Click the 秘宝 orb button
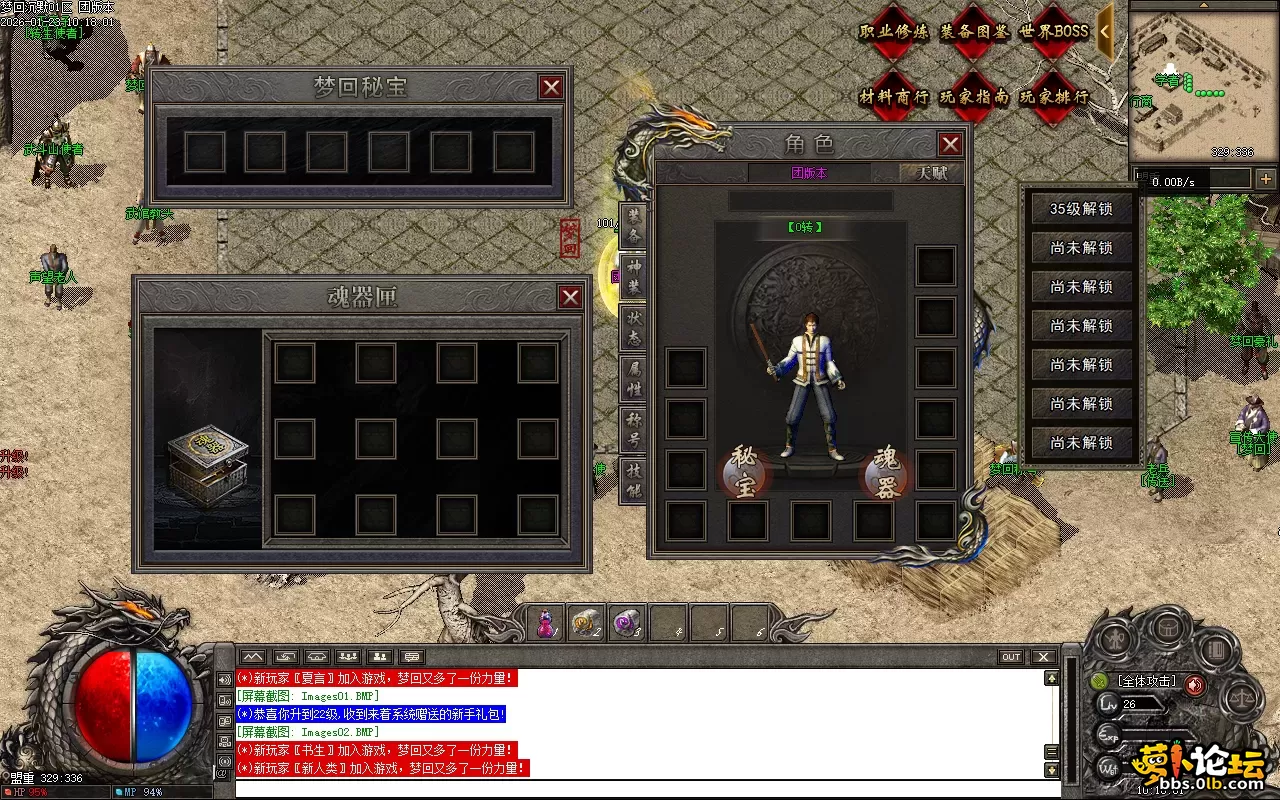 tap(745, 473)
